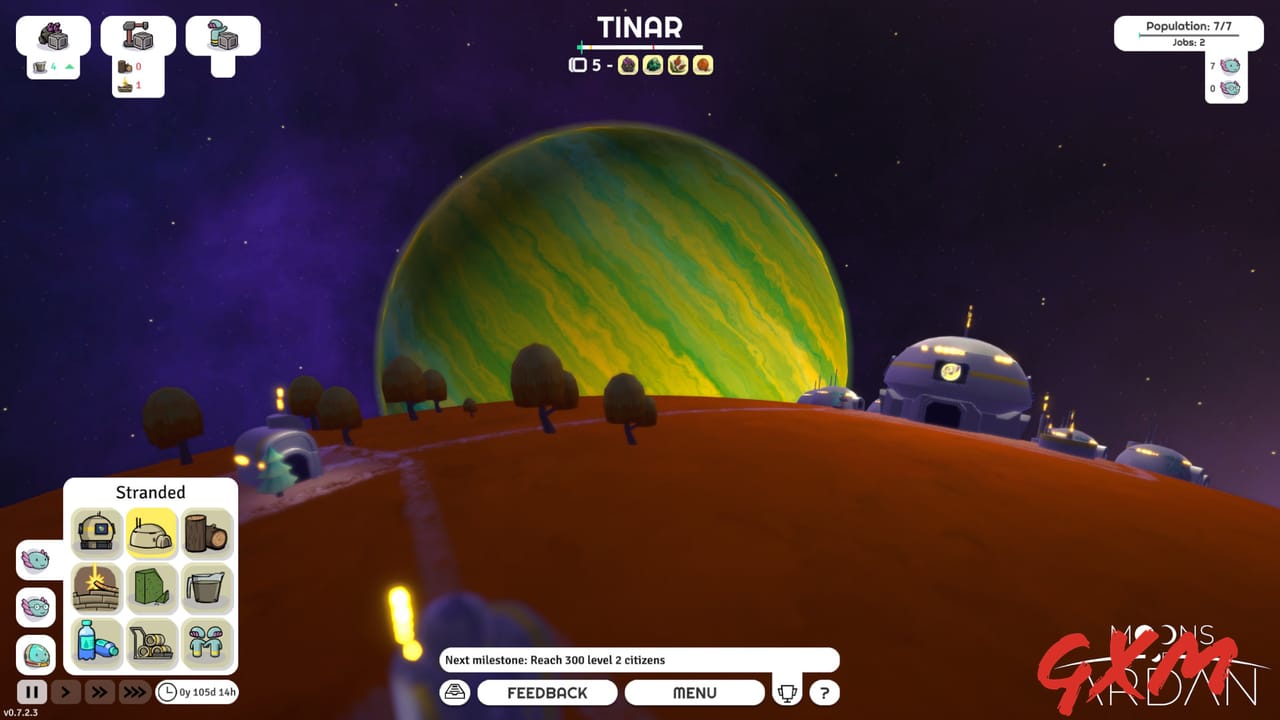
Task: Click the trophy milestones icon
Action: pos(787,691)
